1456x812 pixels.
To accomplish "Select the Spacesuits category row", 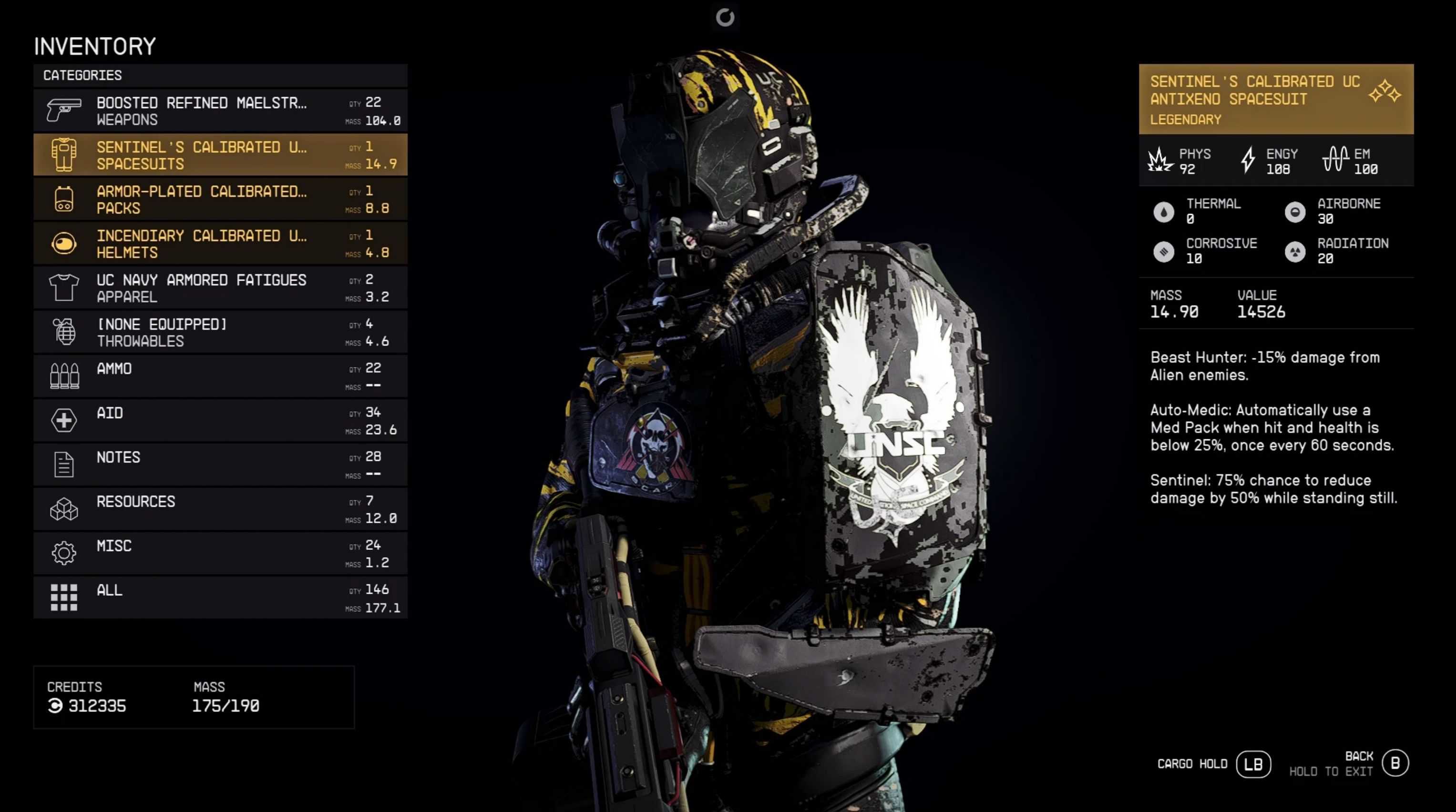I will tap(220, 155).
